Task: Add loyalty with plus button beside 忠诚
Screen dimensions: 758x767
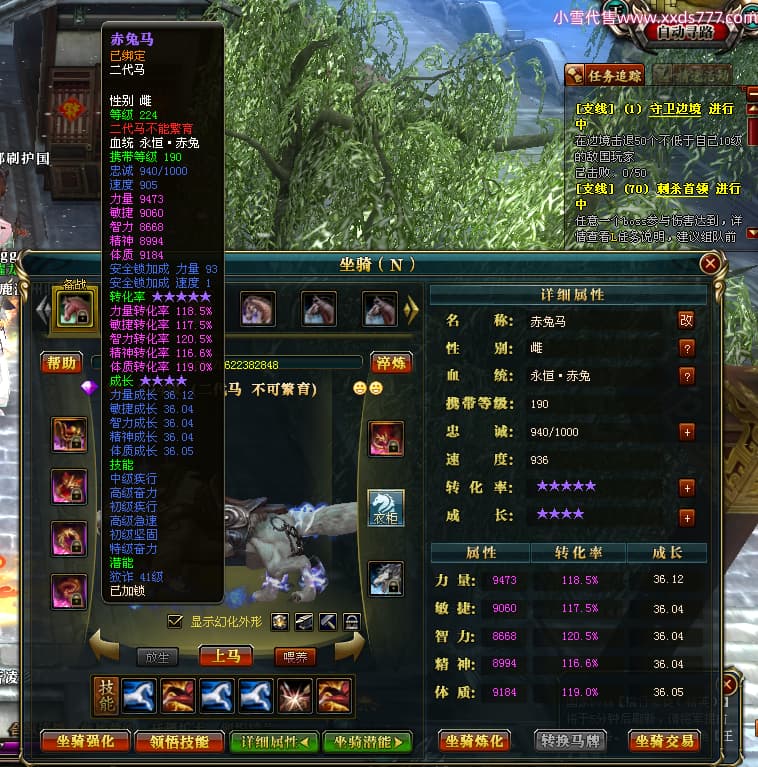Action: click(687, 432)
